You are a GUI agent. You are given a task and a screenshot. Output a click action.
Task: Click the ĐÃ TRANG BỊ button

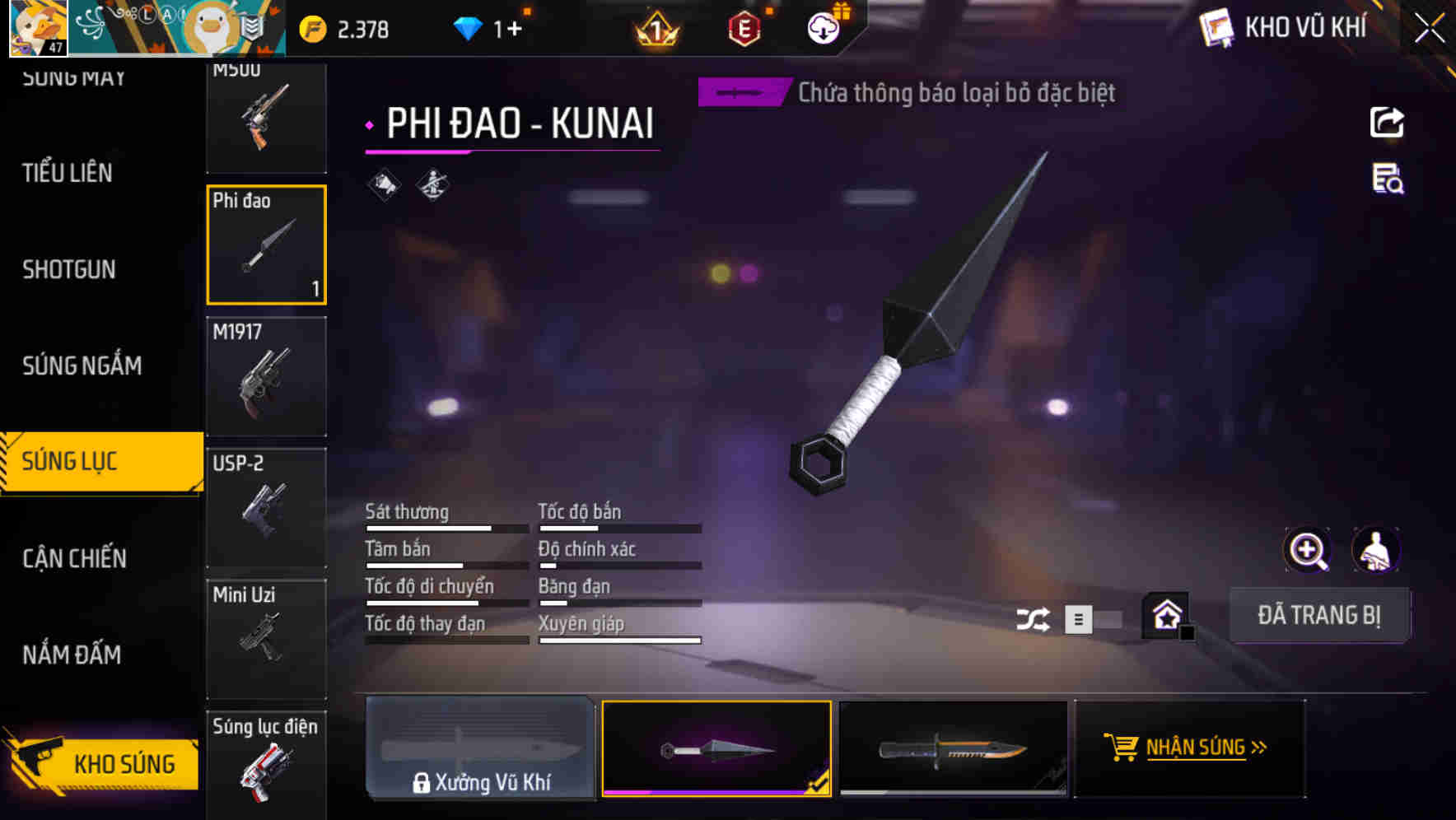(1319, 614)
